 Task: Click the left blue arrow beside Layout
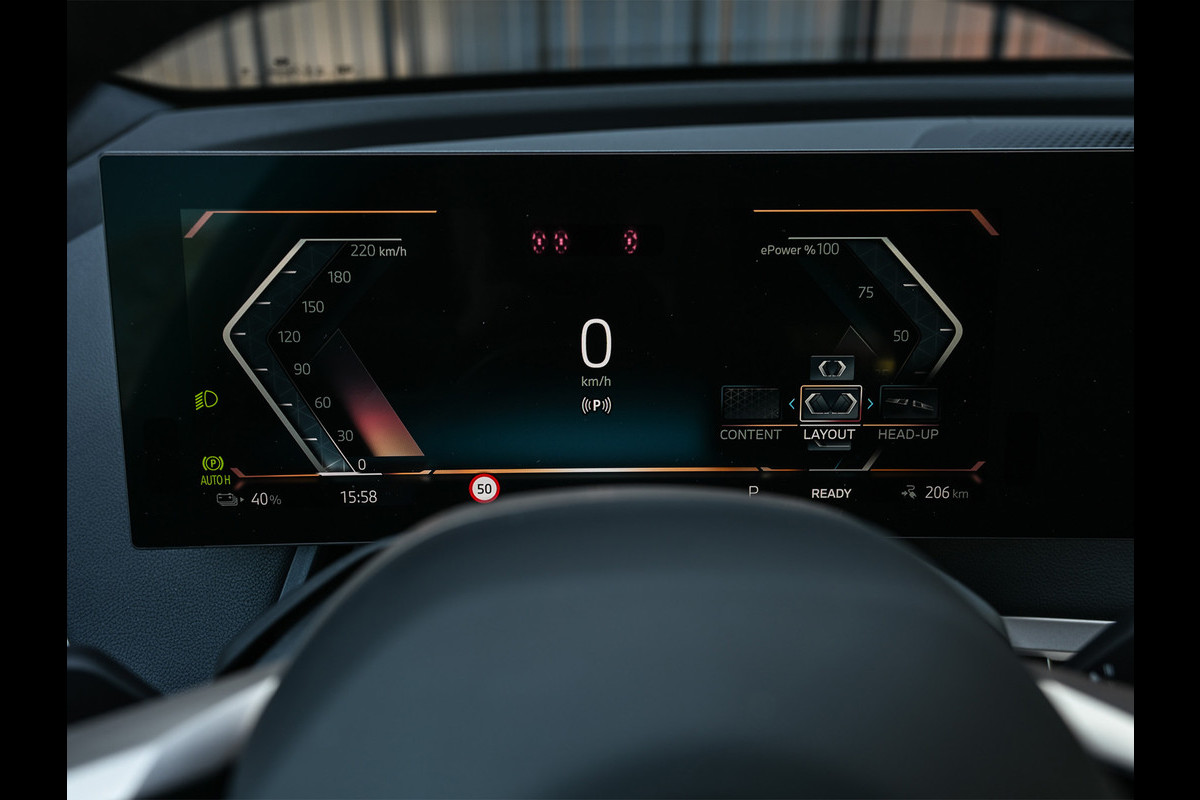click(792, 404)
